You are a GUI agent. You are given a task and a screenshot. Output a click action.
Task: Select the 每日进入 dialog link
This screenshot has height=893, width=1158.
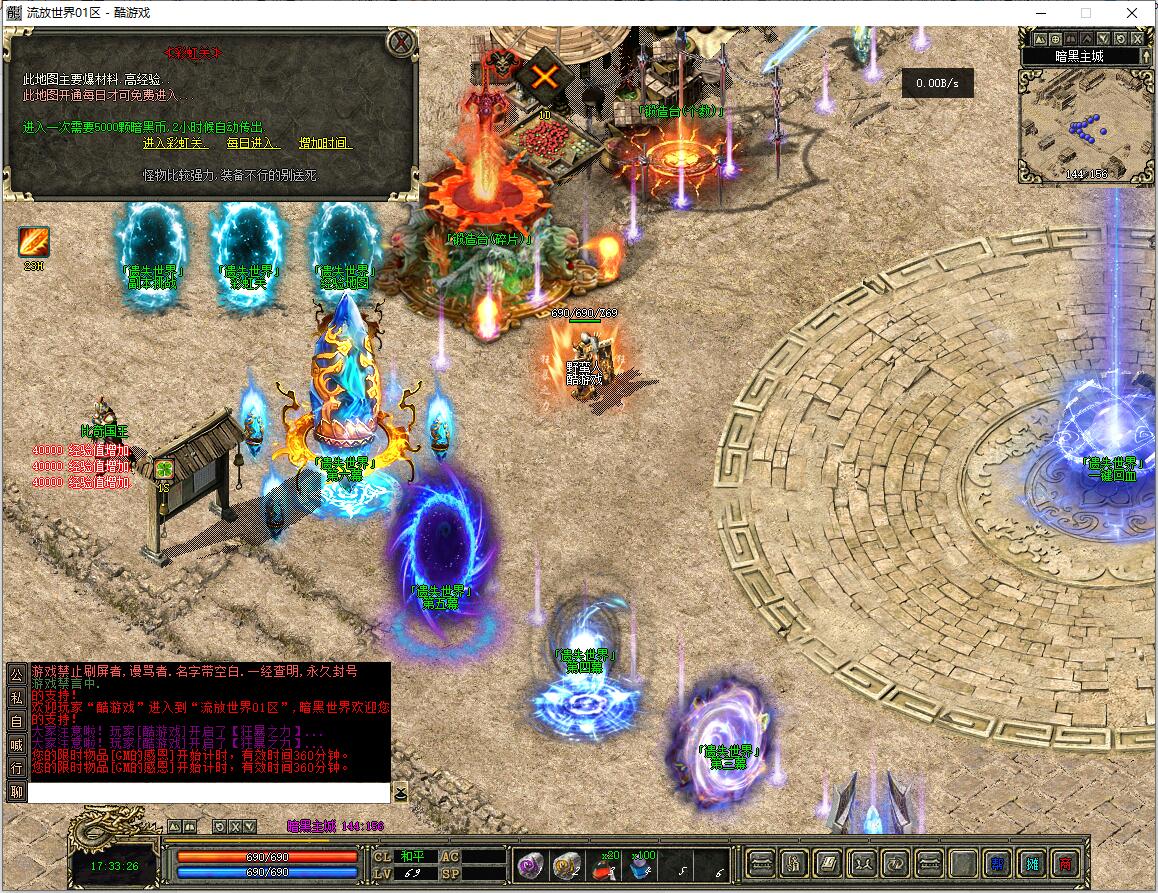tap(253, 144)
